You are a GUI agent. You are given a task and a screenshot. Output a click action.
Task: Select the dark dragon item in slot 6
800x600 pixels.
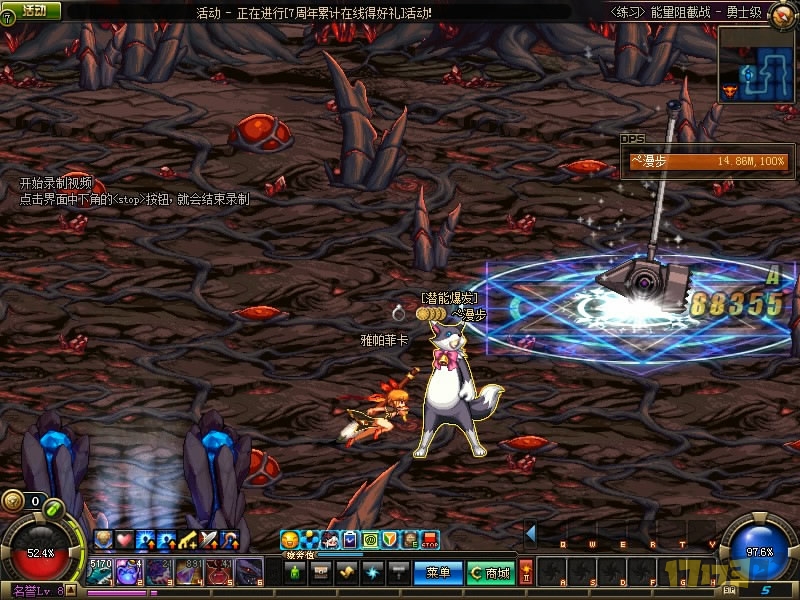click(249, 572)
